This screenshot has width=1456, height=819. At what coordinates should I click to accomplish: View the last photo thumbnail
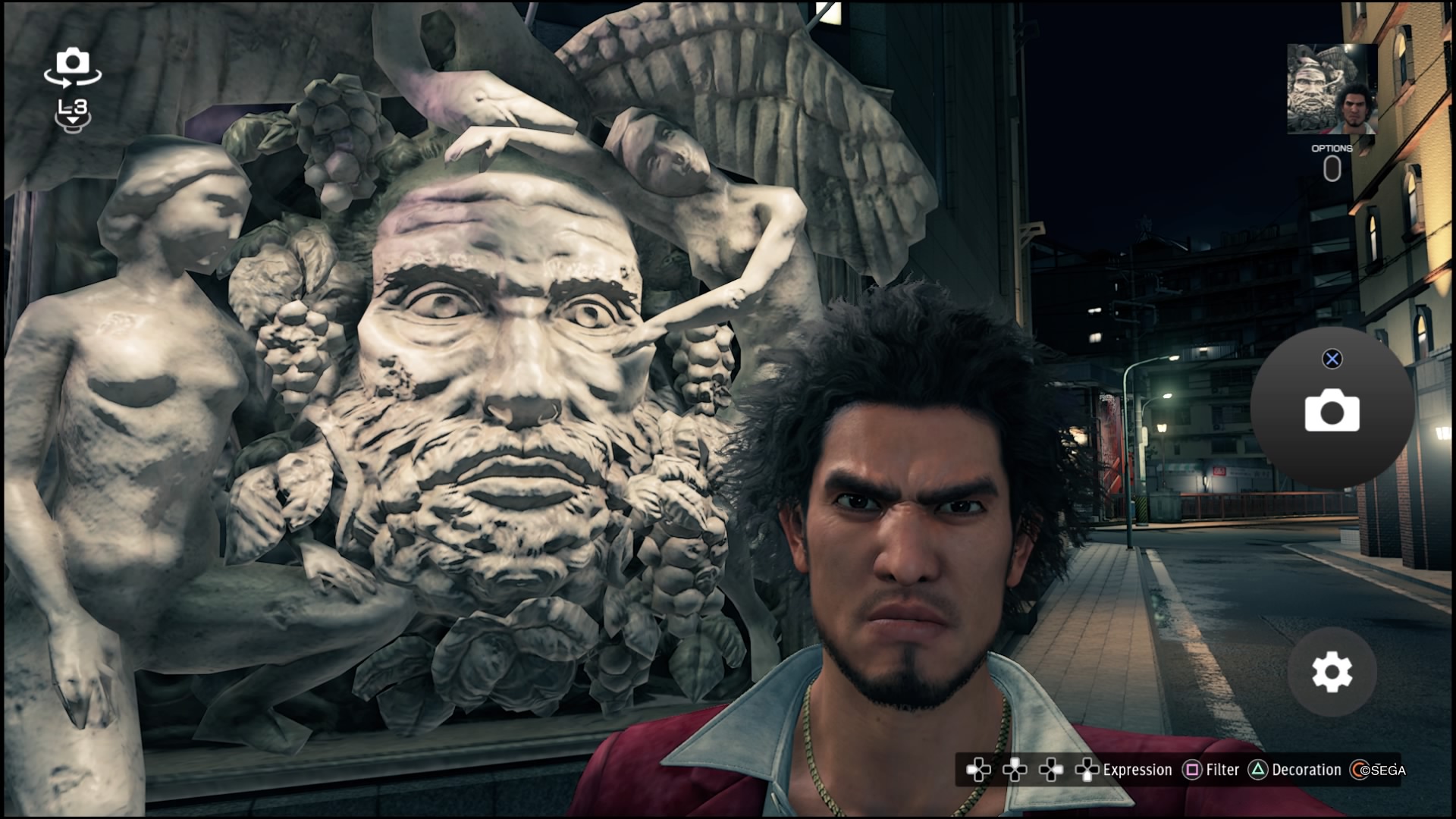click(1332, 89)
